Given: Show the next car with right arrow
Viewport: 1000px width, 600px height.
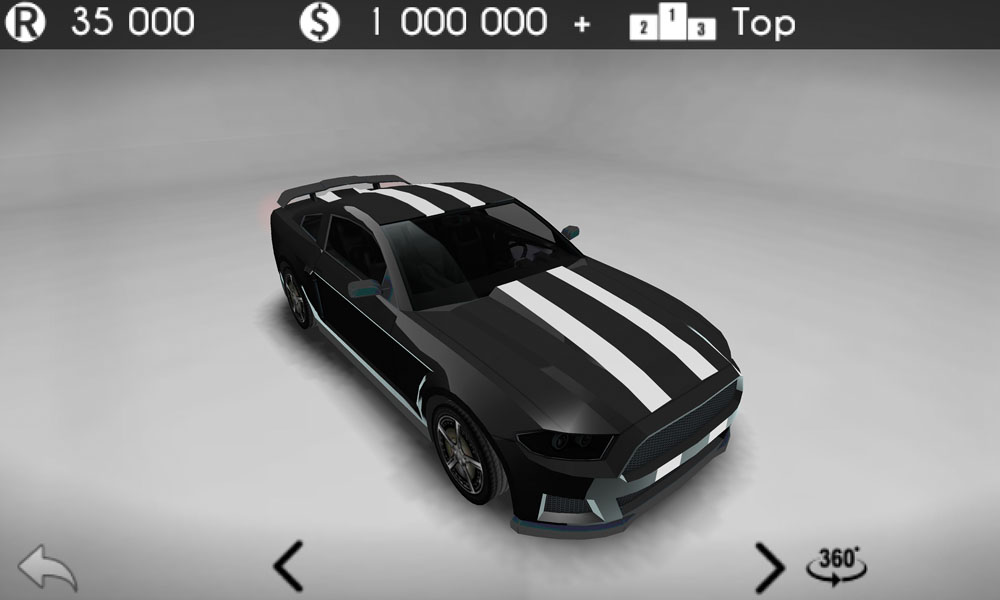Looking at the screenshot, I should [768, 567].
